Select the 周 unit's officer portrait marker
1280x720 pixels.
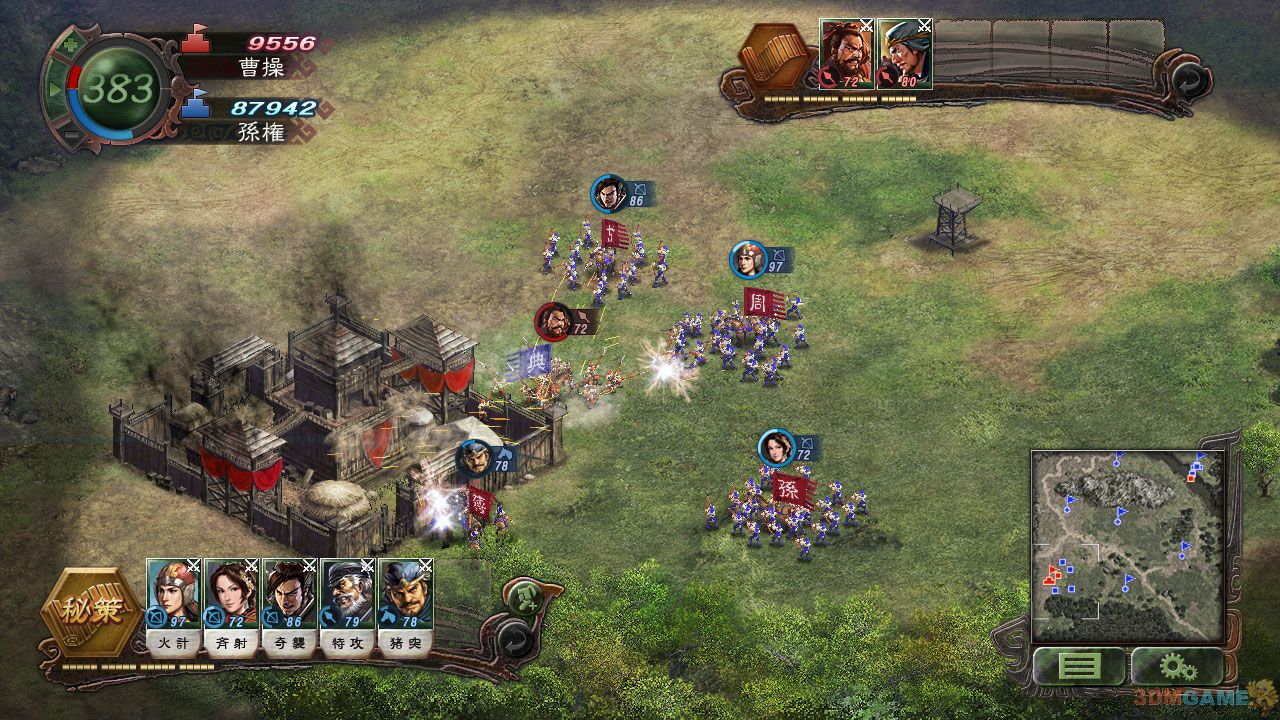pos(747,259)
